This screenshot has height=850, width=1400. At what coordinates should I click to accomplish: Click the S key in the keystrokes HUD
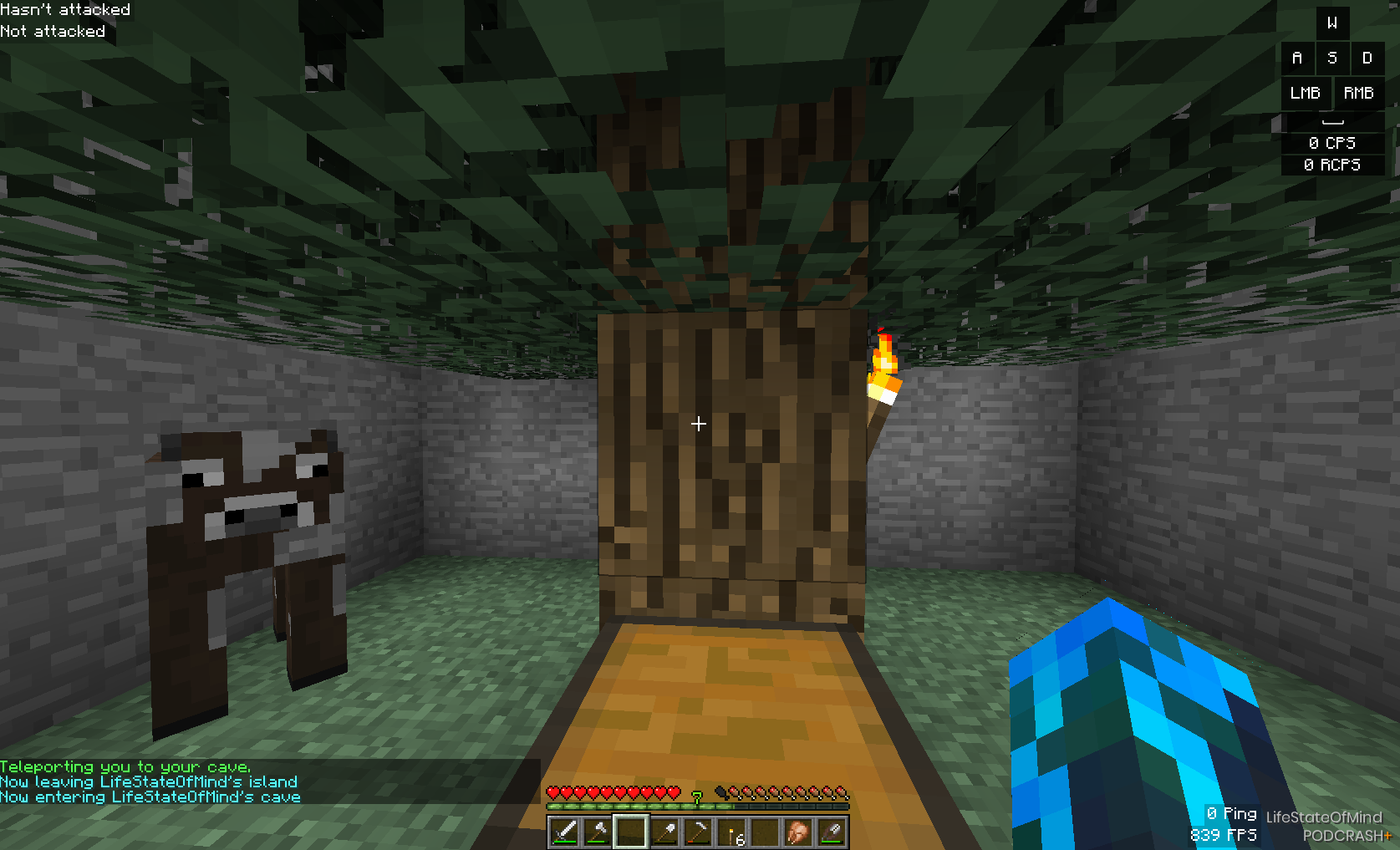1332,58
